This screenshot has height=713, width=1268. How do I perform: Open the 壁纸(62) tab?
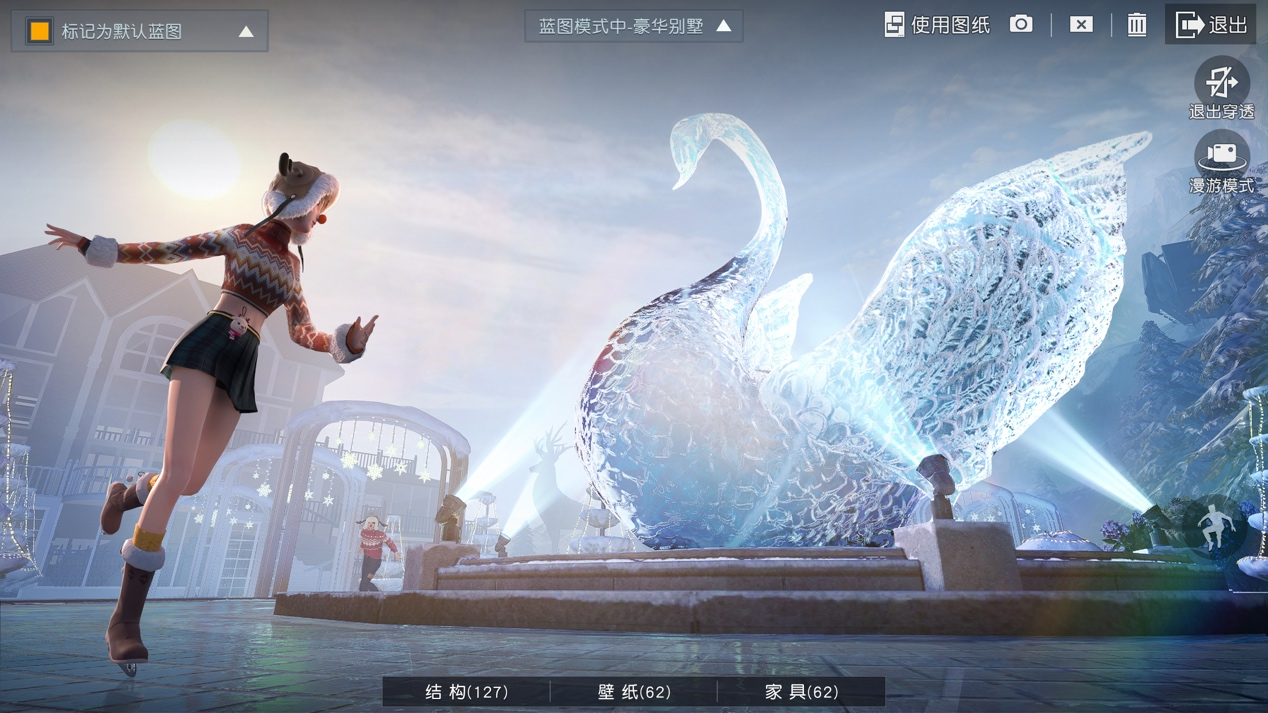tap(634, 692)
